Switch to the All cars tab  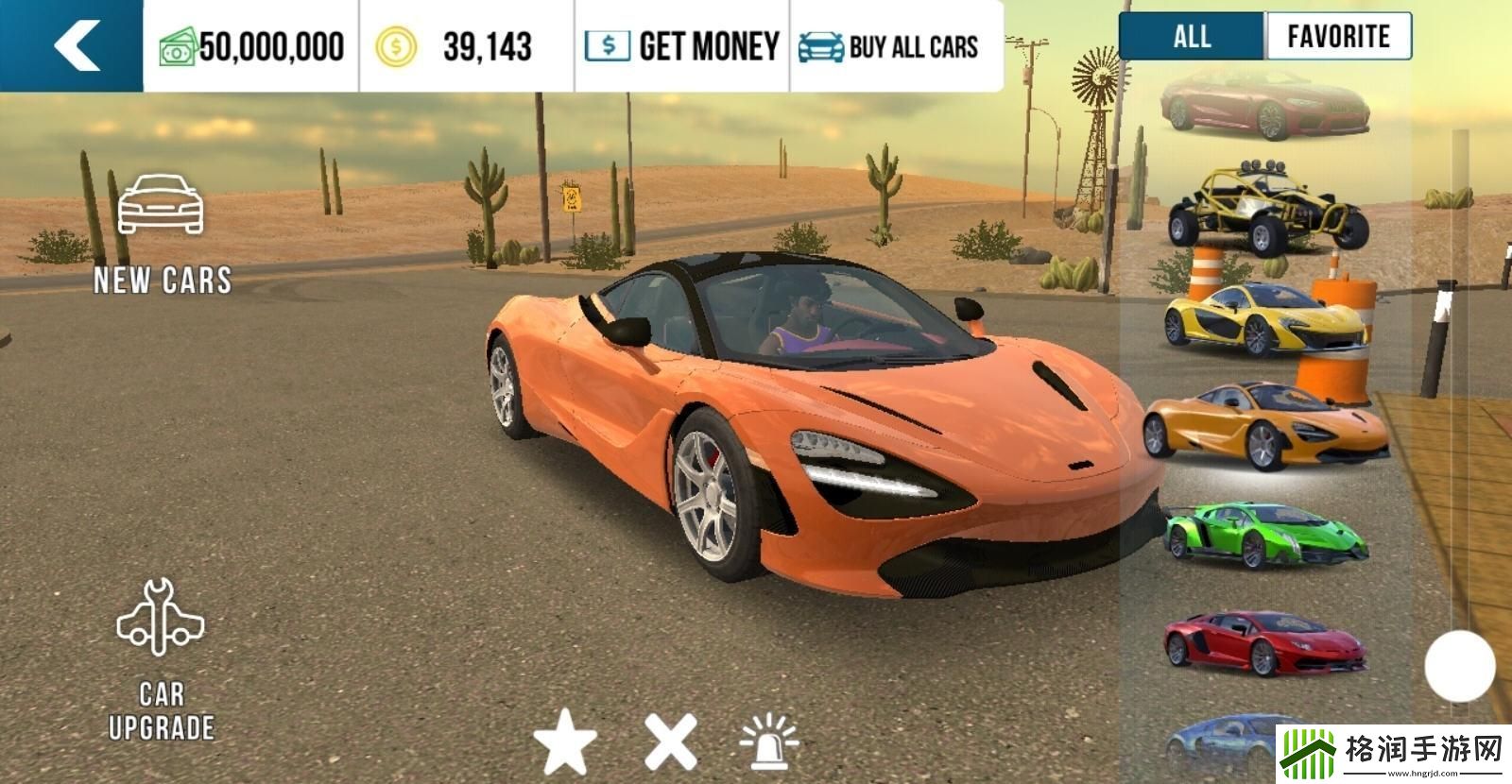[x=1192, y=37]
